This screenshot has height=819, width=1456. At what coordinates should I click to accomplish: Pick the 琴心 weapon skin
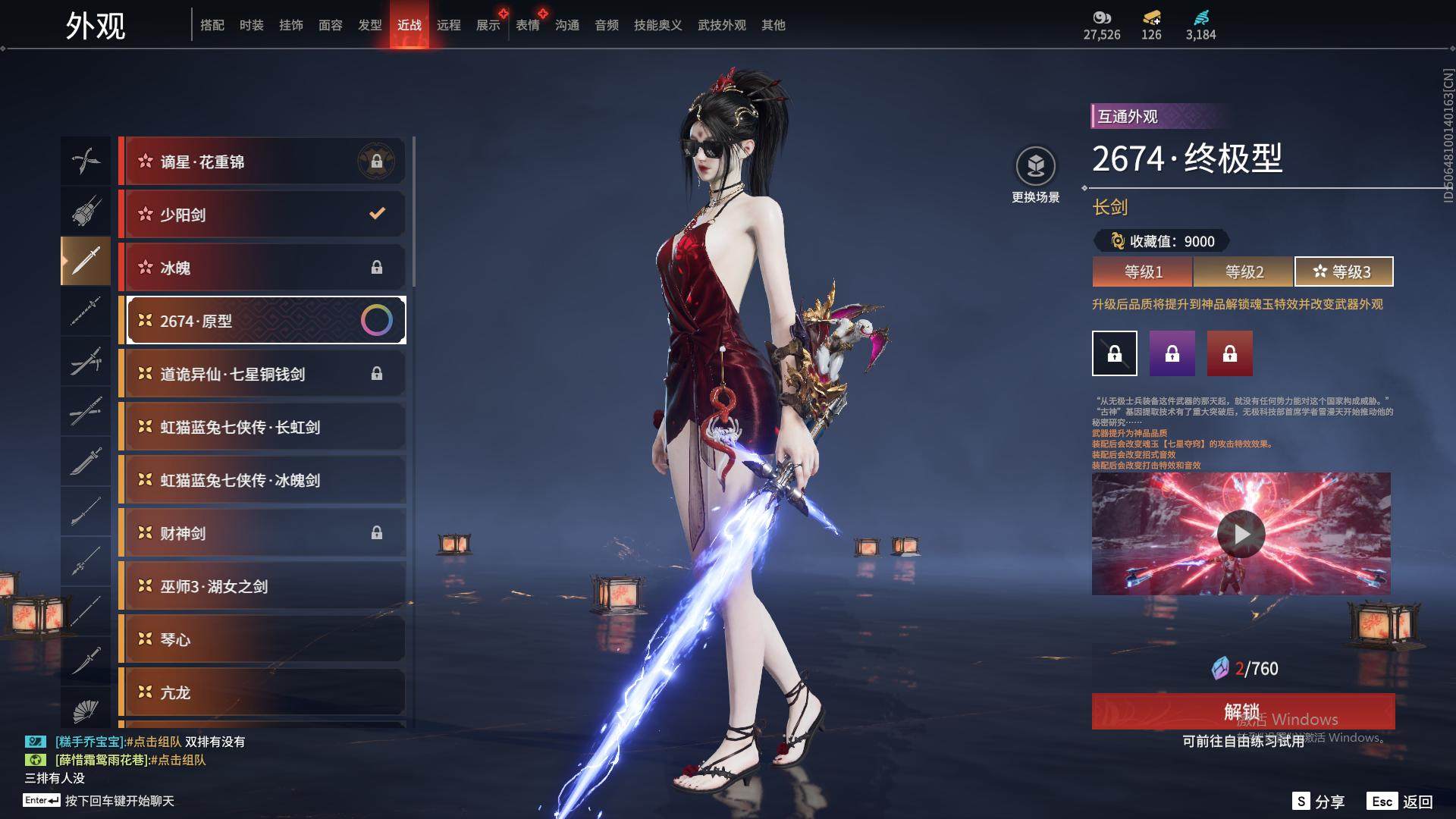pyautogui.click(x=262, y=639)
